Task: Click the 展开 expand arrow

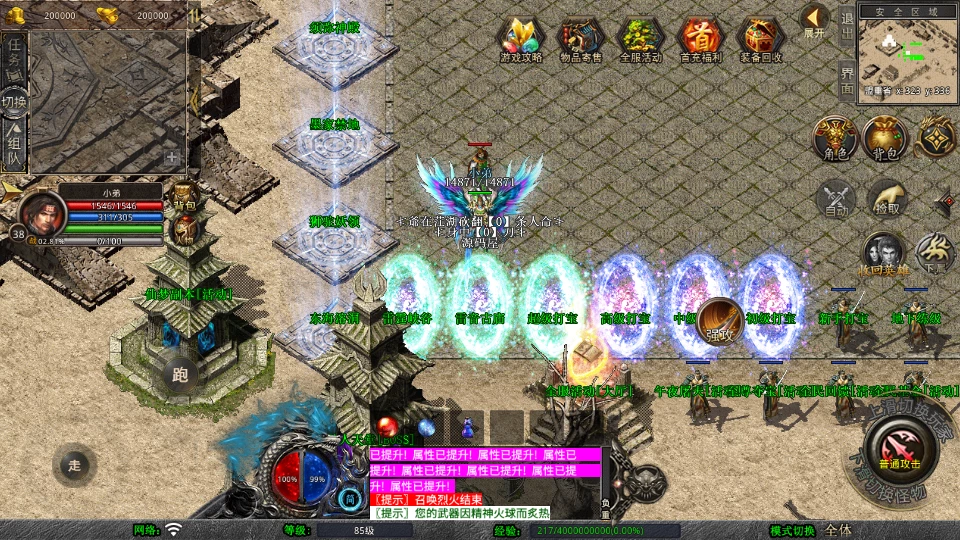Action: click(x=815, y=20)
